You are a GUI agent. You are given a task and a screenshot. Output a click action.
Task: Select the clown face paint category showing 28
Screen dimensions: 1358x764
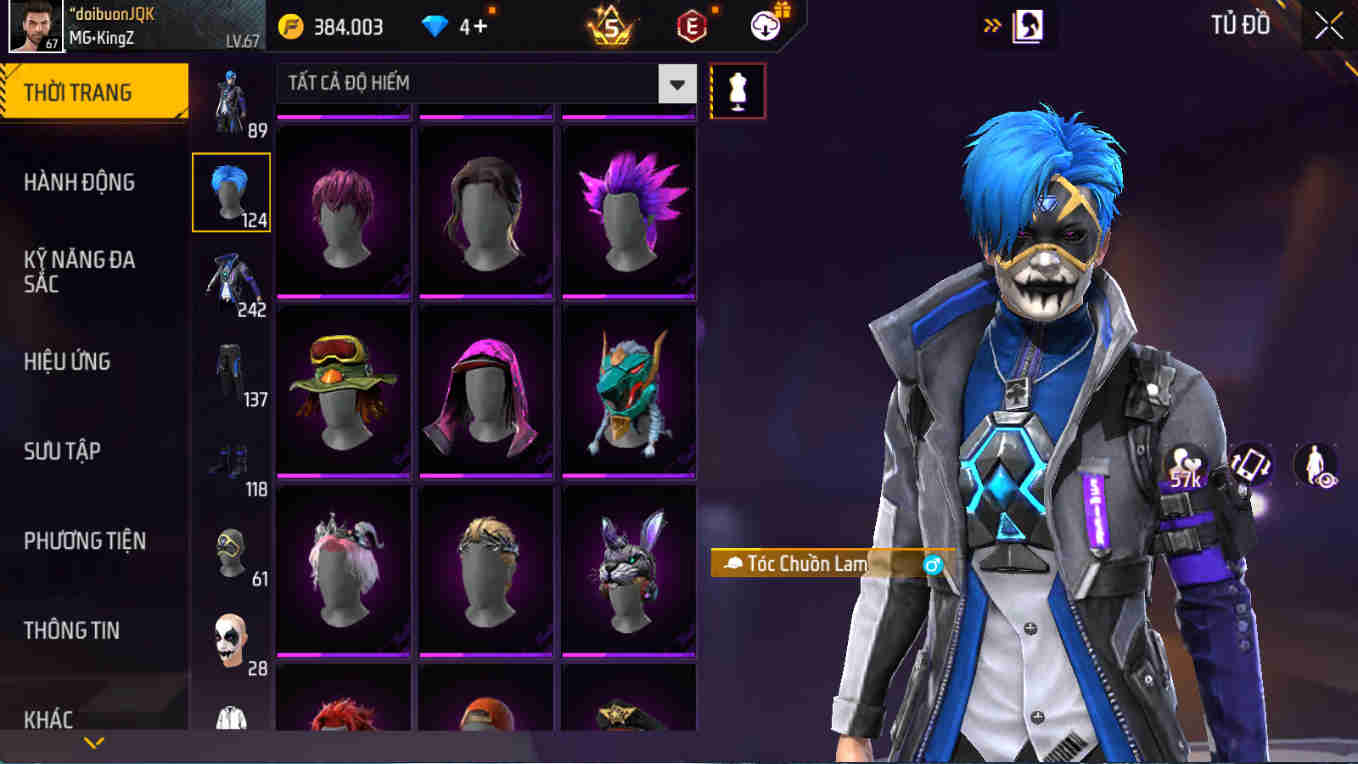coord(232,641)
